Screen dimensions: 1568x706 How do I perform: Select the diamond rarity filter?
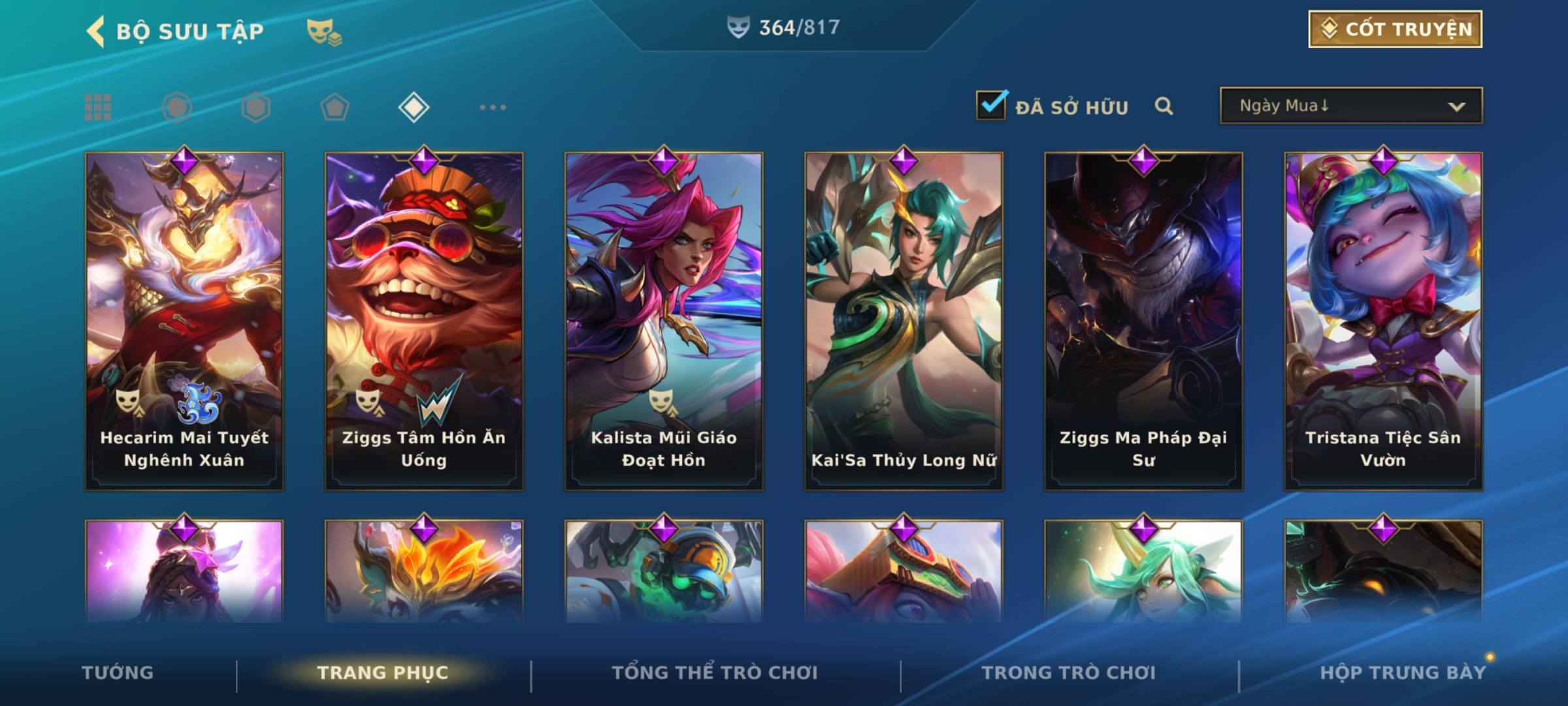pos(414,107)
